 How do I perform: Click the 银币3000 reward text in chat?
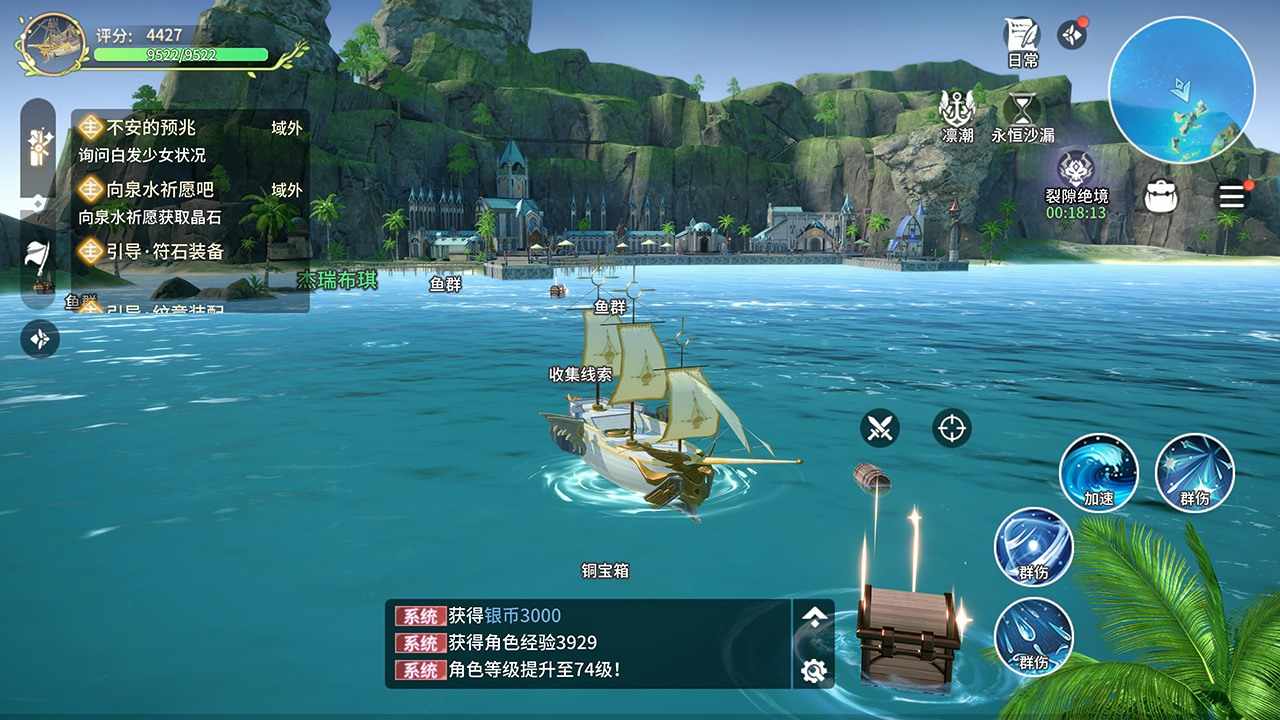point(525,617)
